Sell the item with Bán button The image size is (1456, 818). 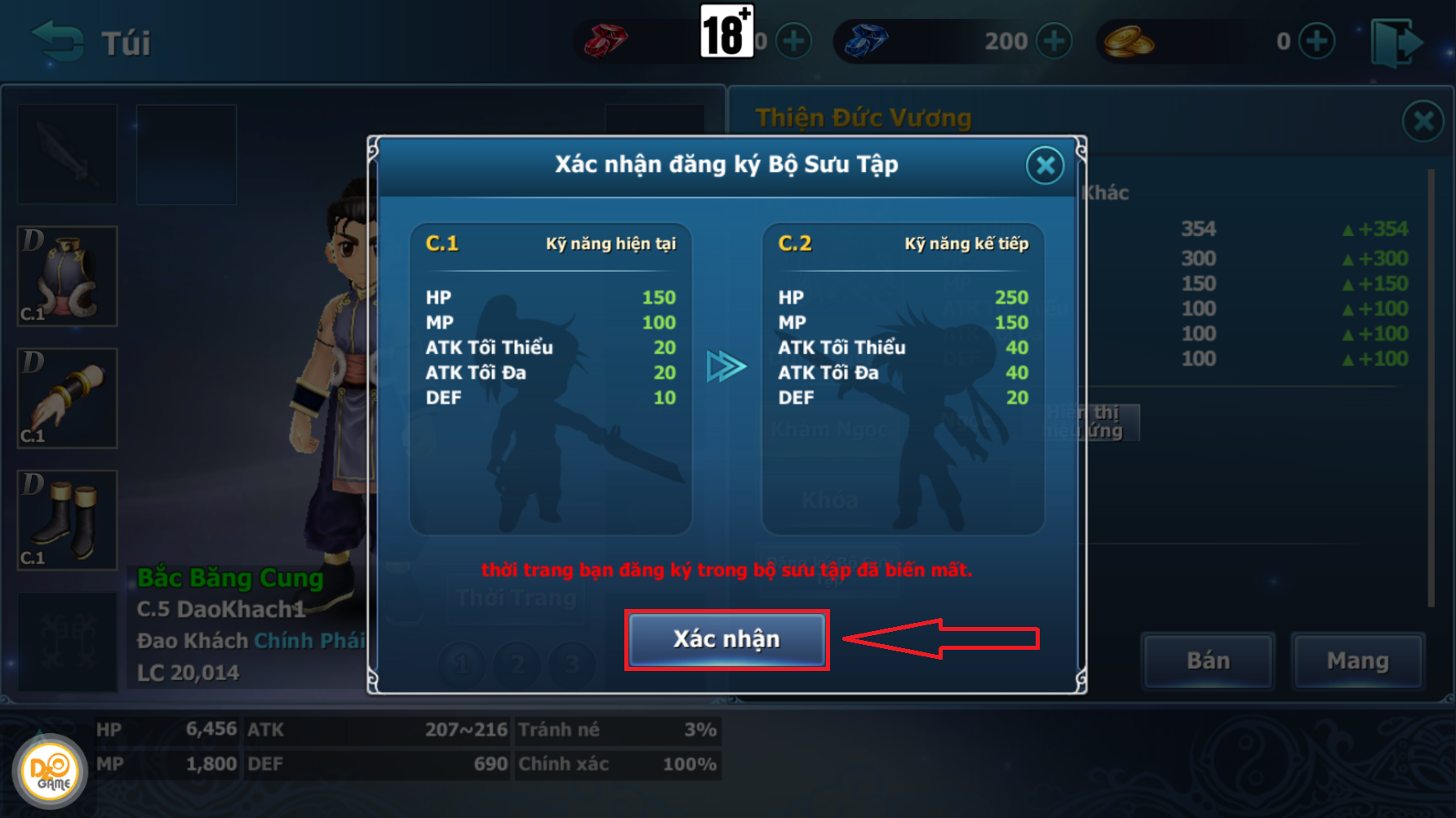tap(1208, 660)
